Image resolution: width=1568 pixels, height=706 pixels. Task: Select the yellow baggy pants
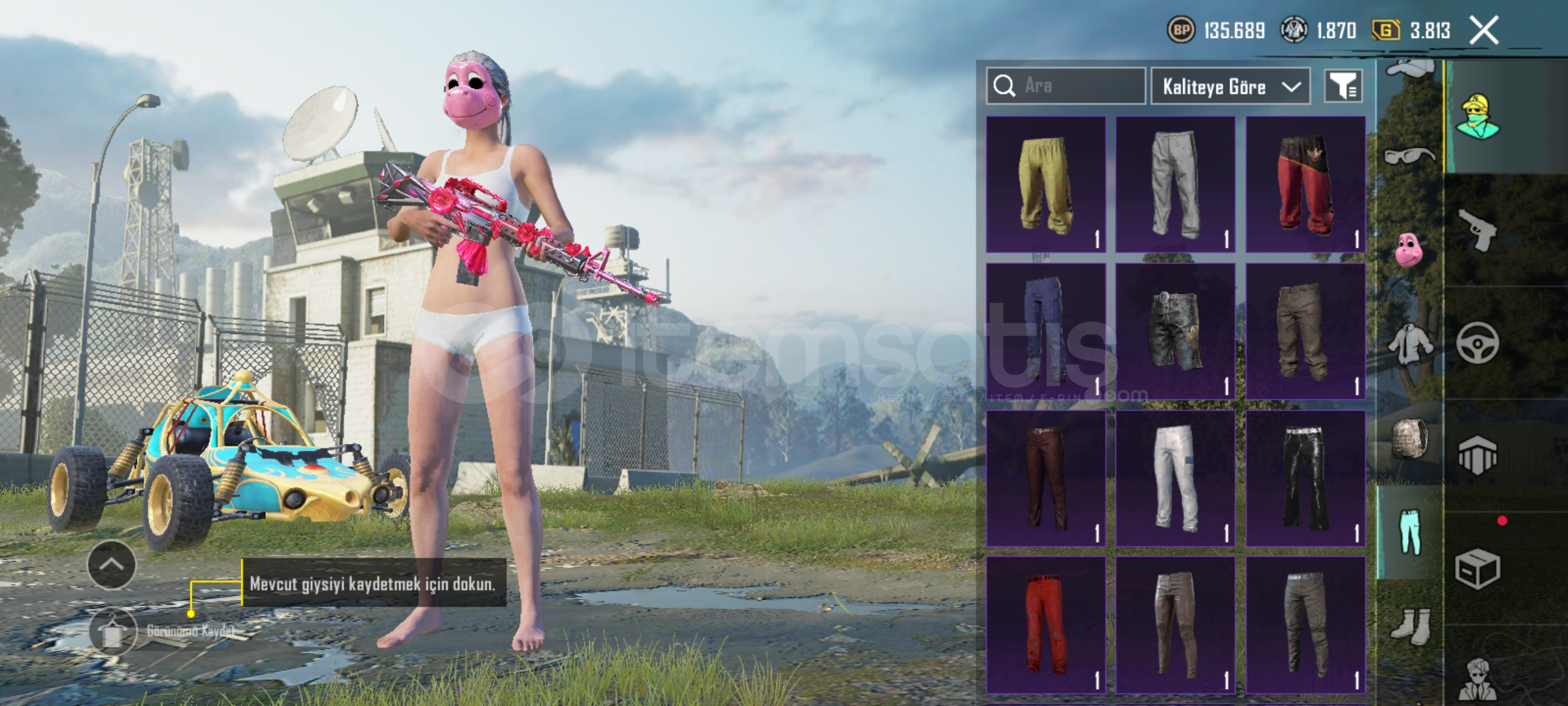coord(1045,184)
